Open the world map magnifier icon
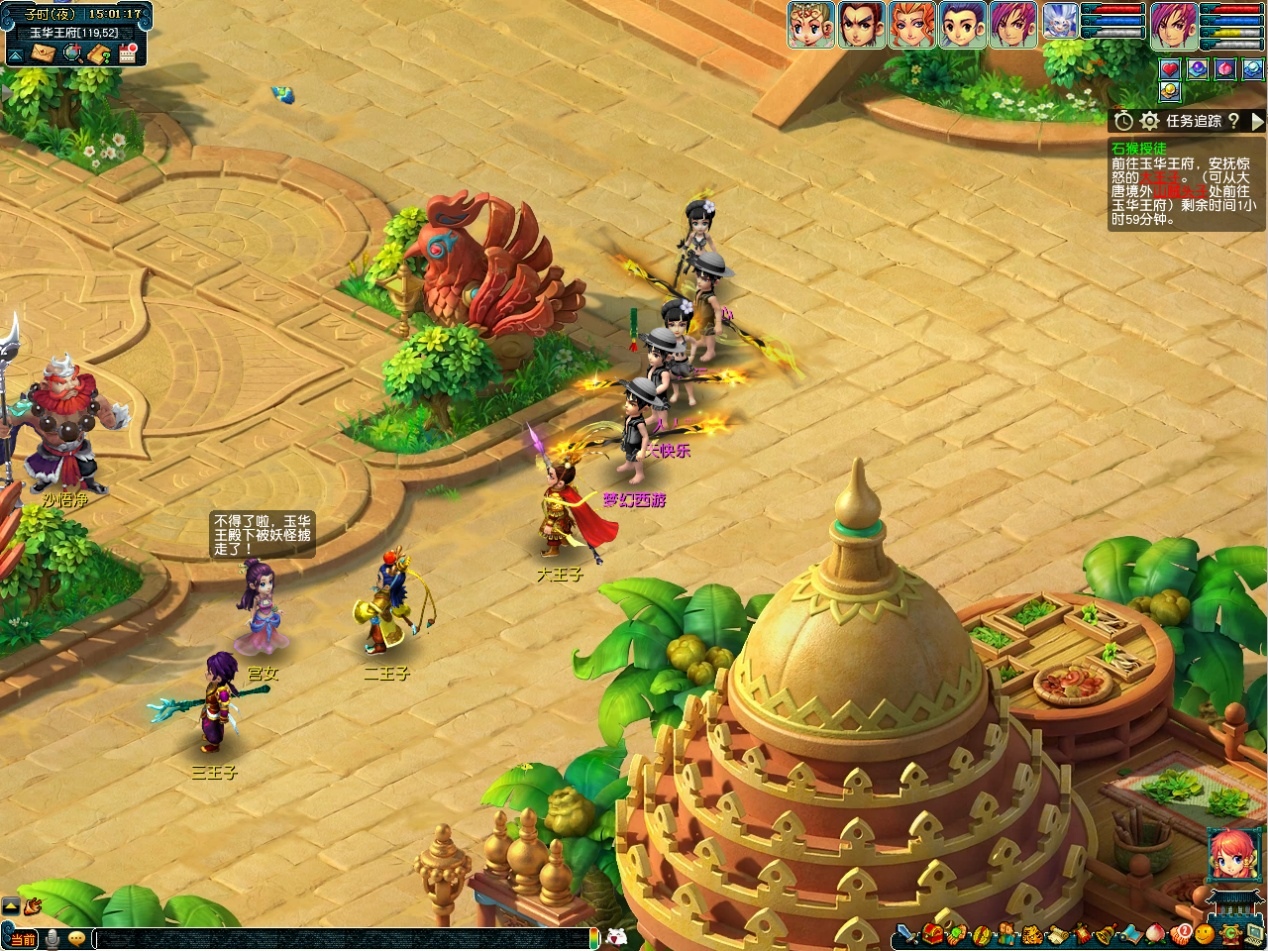Image resolution: width=1268 pixels, height=951 pixels. coord(72,53)
